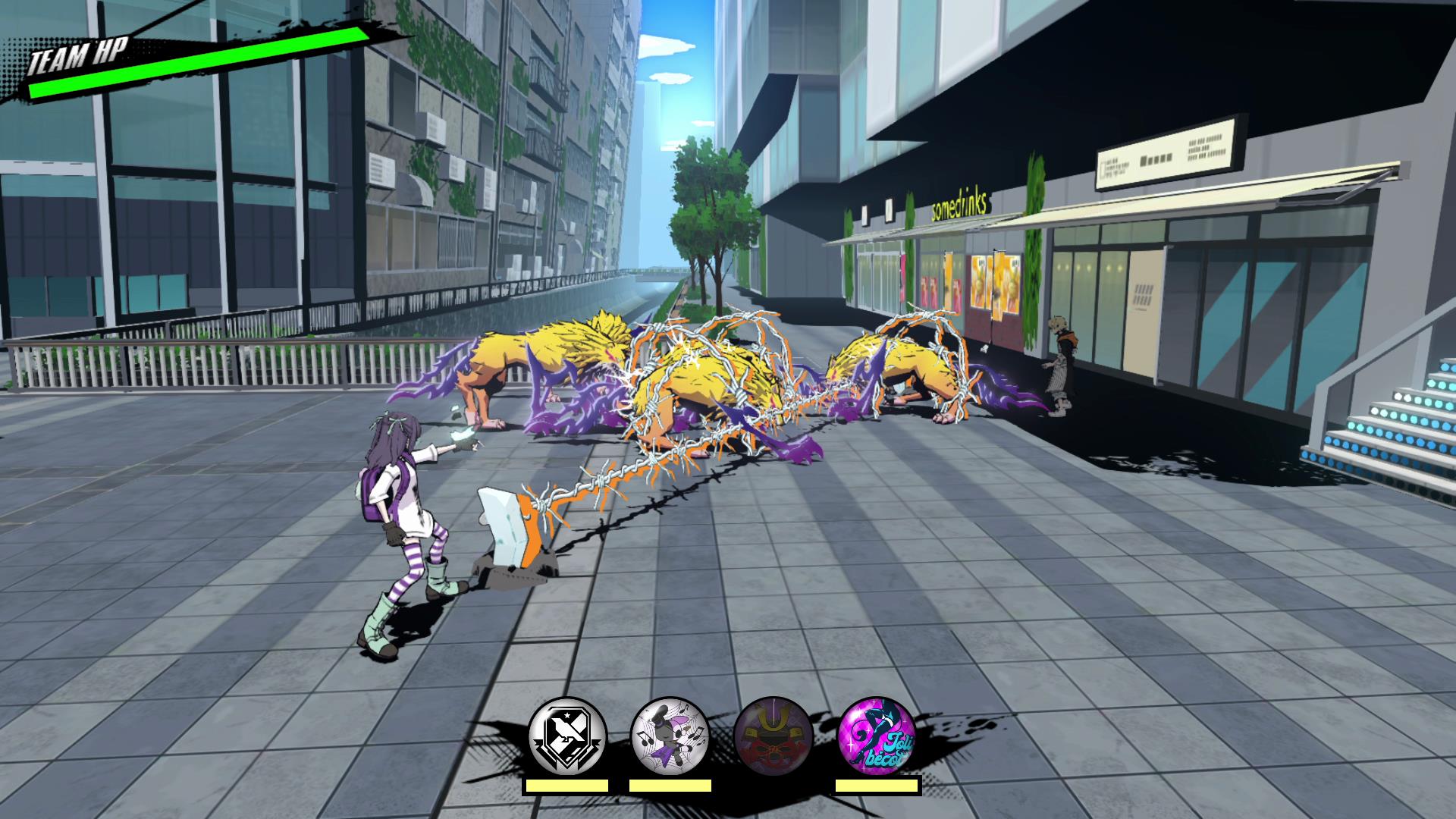Activate the black-and-white bird shield pin

click(x=567, y=736)
